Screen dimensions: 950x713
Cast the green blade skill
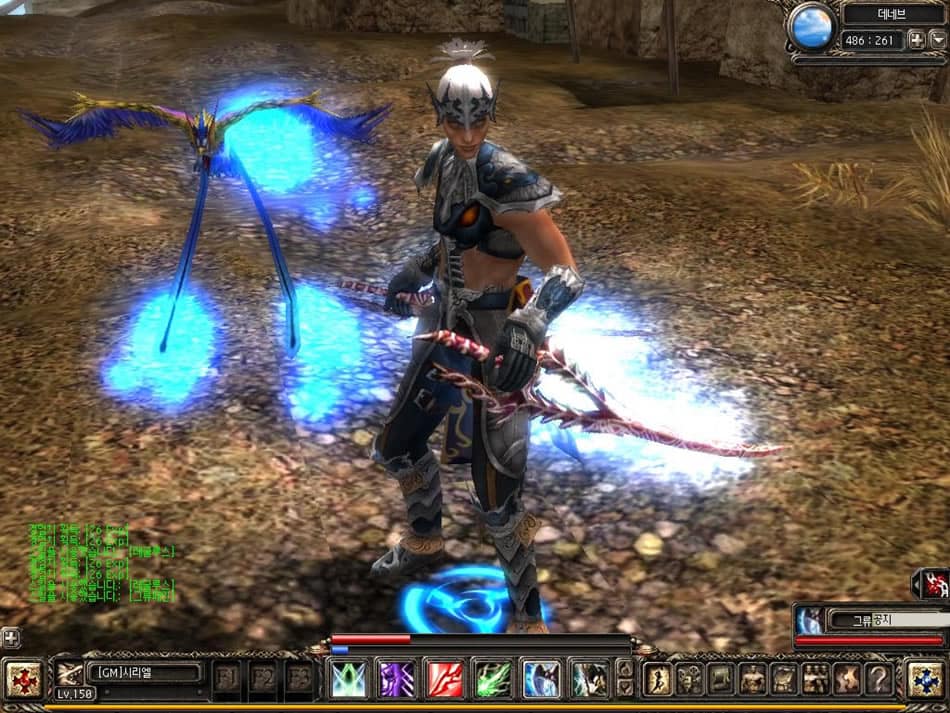[x=493, y=678]
